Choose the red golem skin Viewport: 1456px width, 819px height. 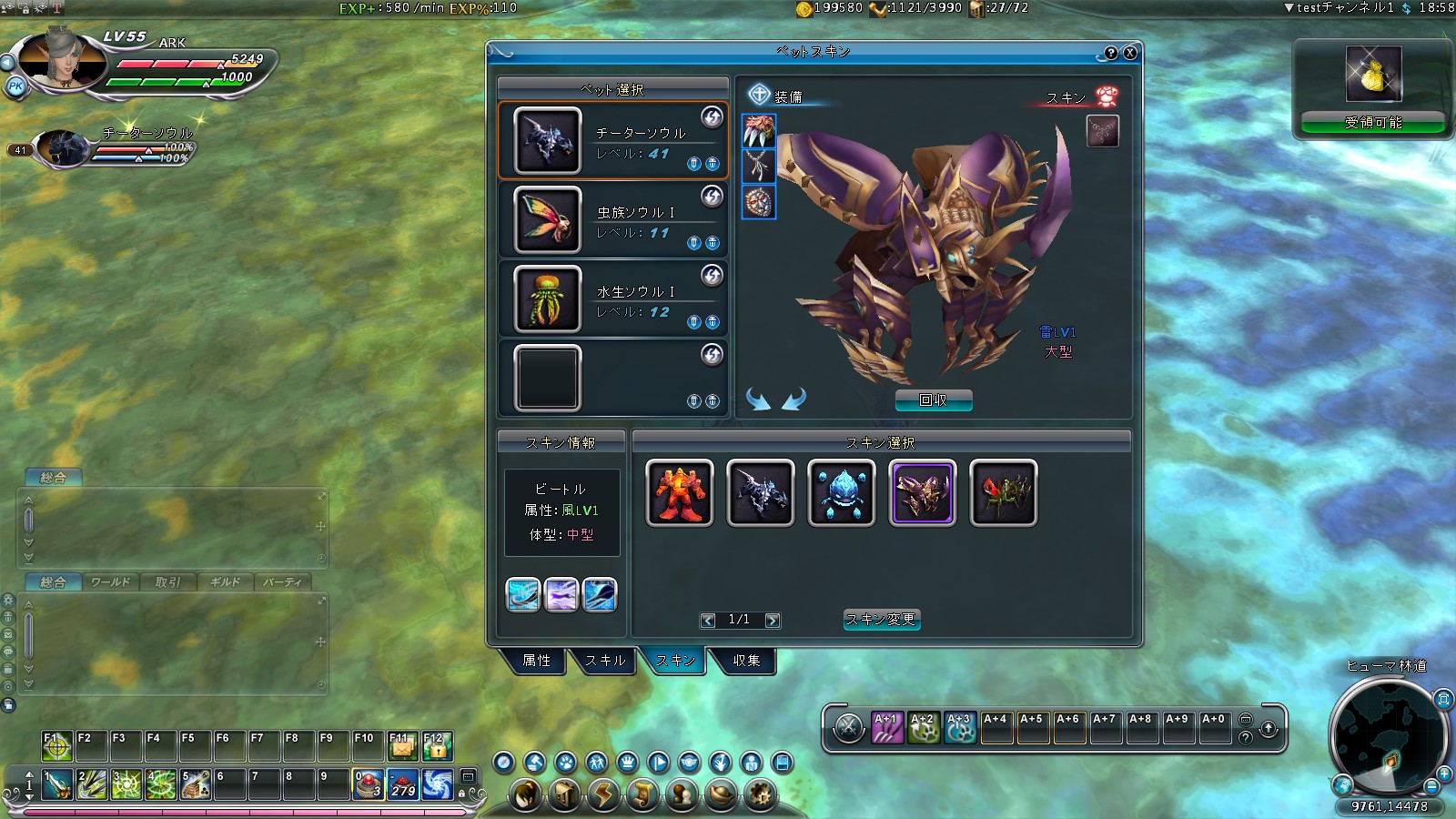click(679, 493)
